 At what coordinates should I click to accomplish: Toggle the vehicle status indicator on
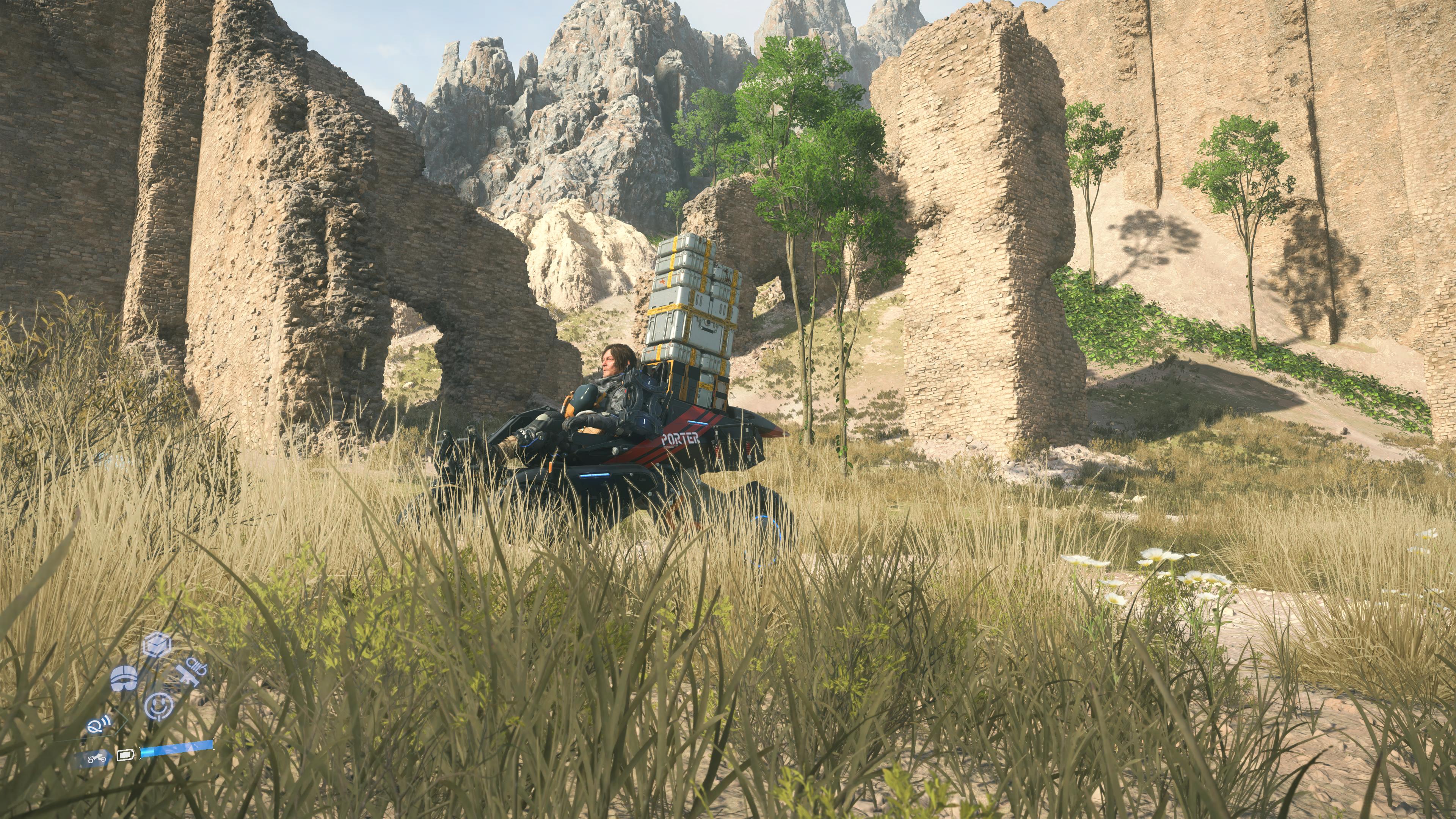[97, 759]
